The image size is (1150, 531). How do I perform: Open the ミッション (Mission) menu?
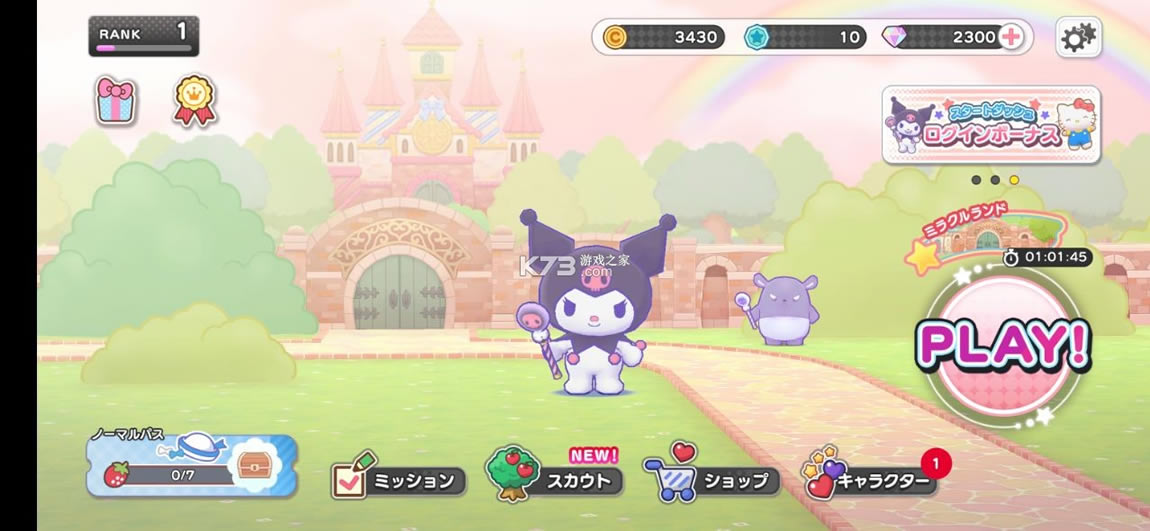pos(399,480)
